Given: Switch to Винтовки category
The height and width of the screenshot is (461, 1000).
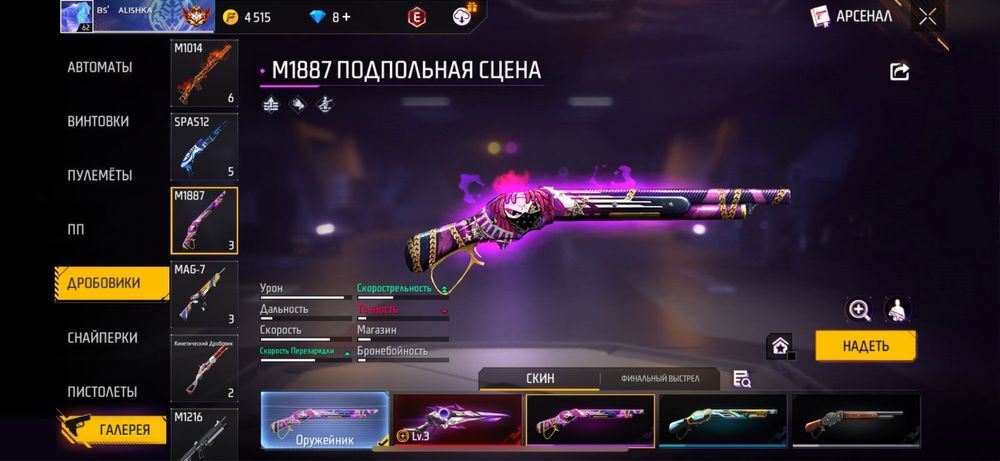Looking at the screenshot, I should click(98, 121).
